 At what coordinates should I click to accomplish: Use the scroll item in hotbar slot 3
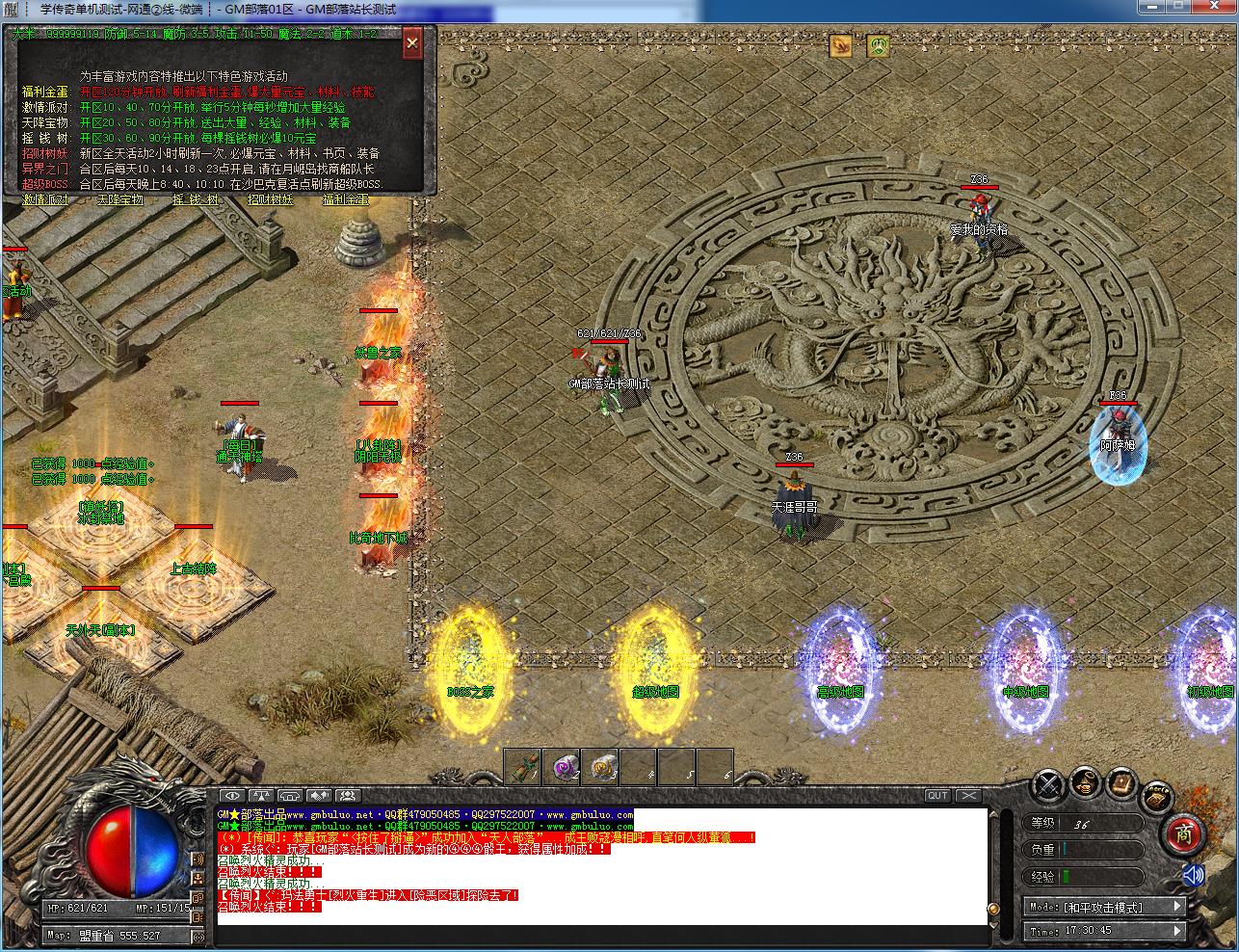click(x=600, y=767)
